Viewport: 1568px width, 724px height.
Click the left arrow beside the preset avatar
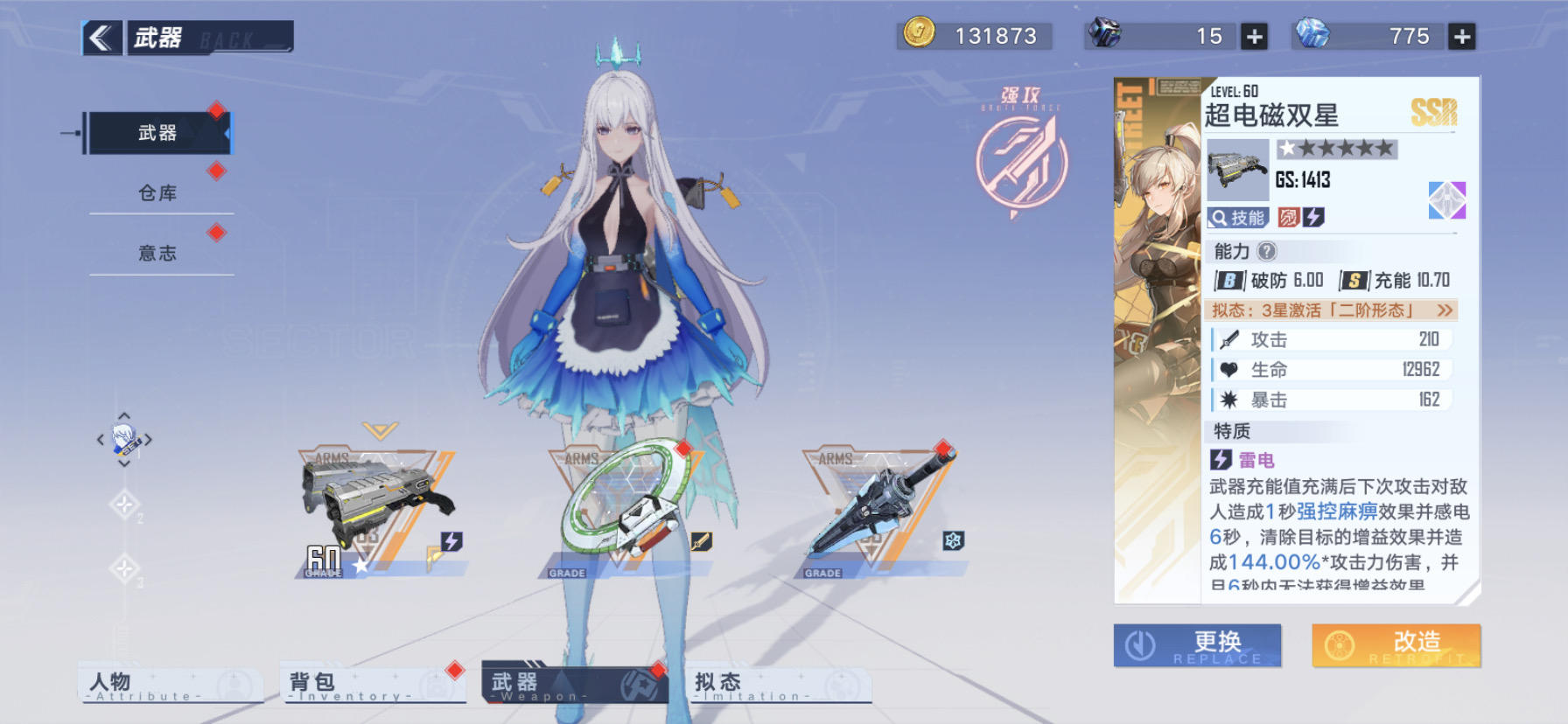coord(99,441)
